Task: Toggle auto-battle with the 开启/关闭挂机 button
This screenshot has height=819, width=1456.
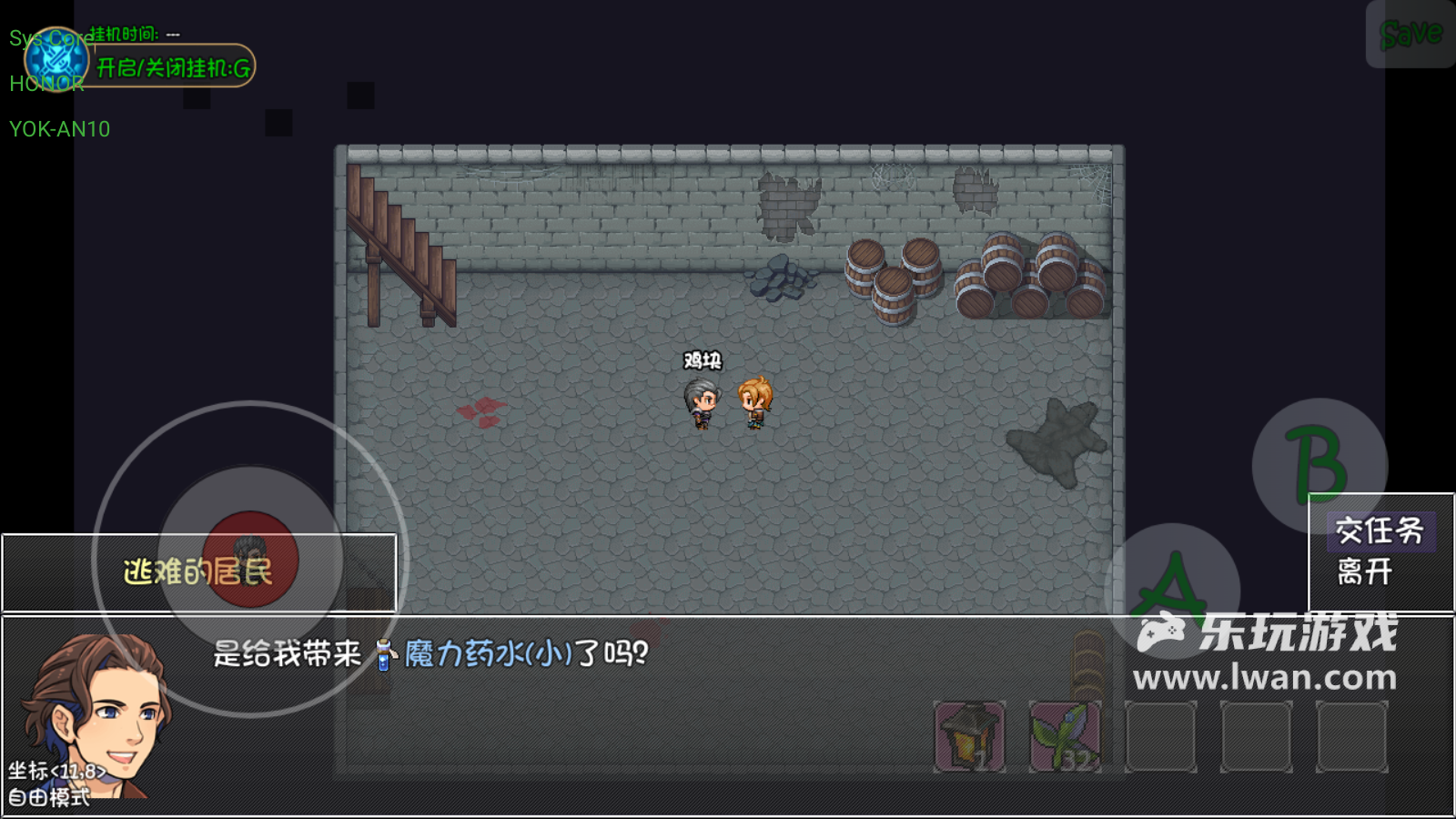Action: pyautogui.click(x=173, y=67)
